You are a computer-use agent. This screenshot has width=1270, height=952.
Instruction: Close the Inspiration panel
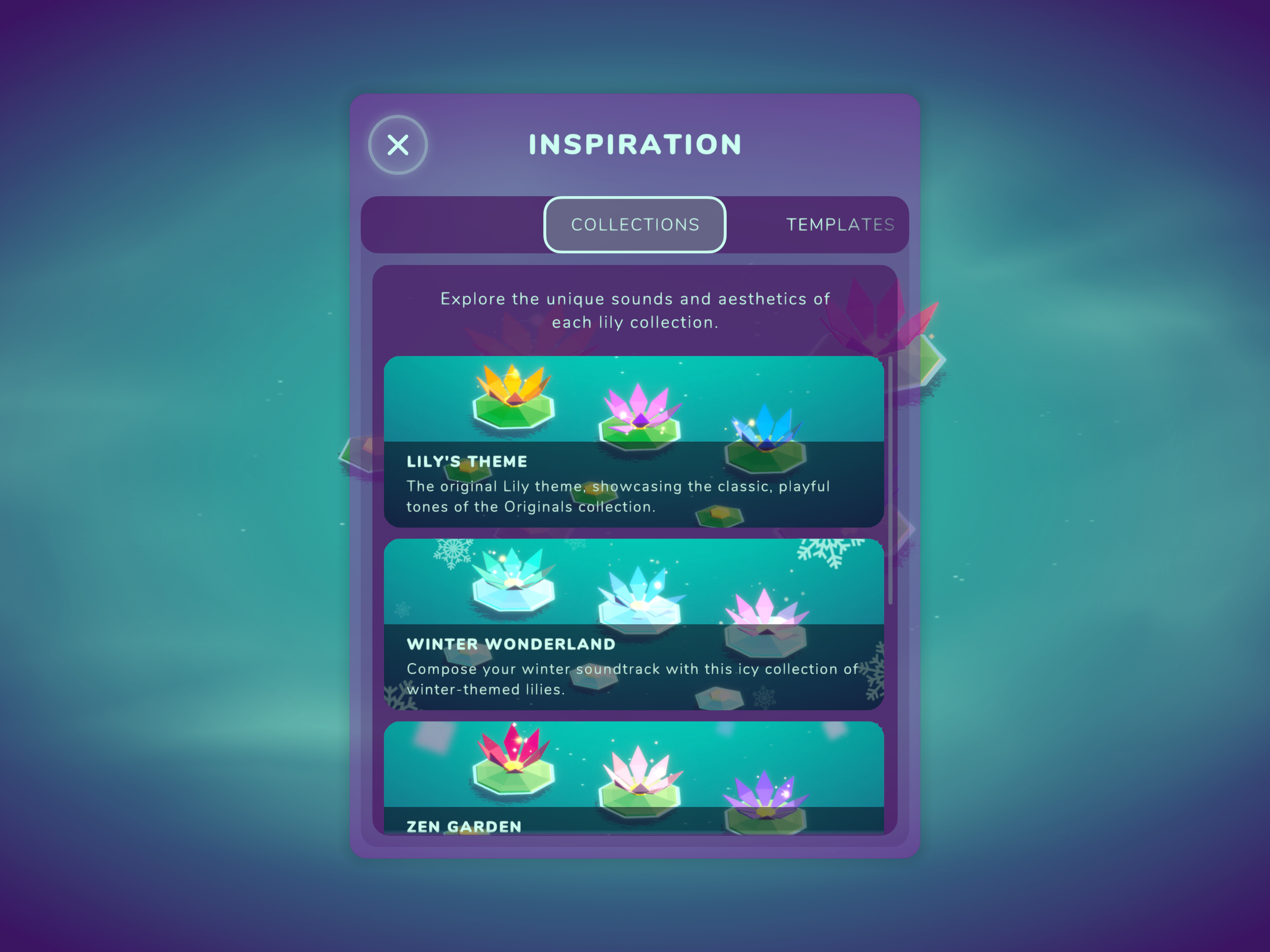pyautogui.click(x=398, y=145)
